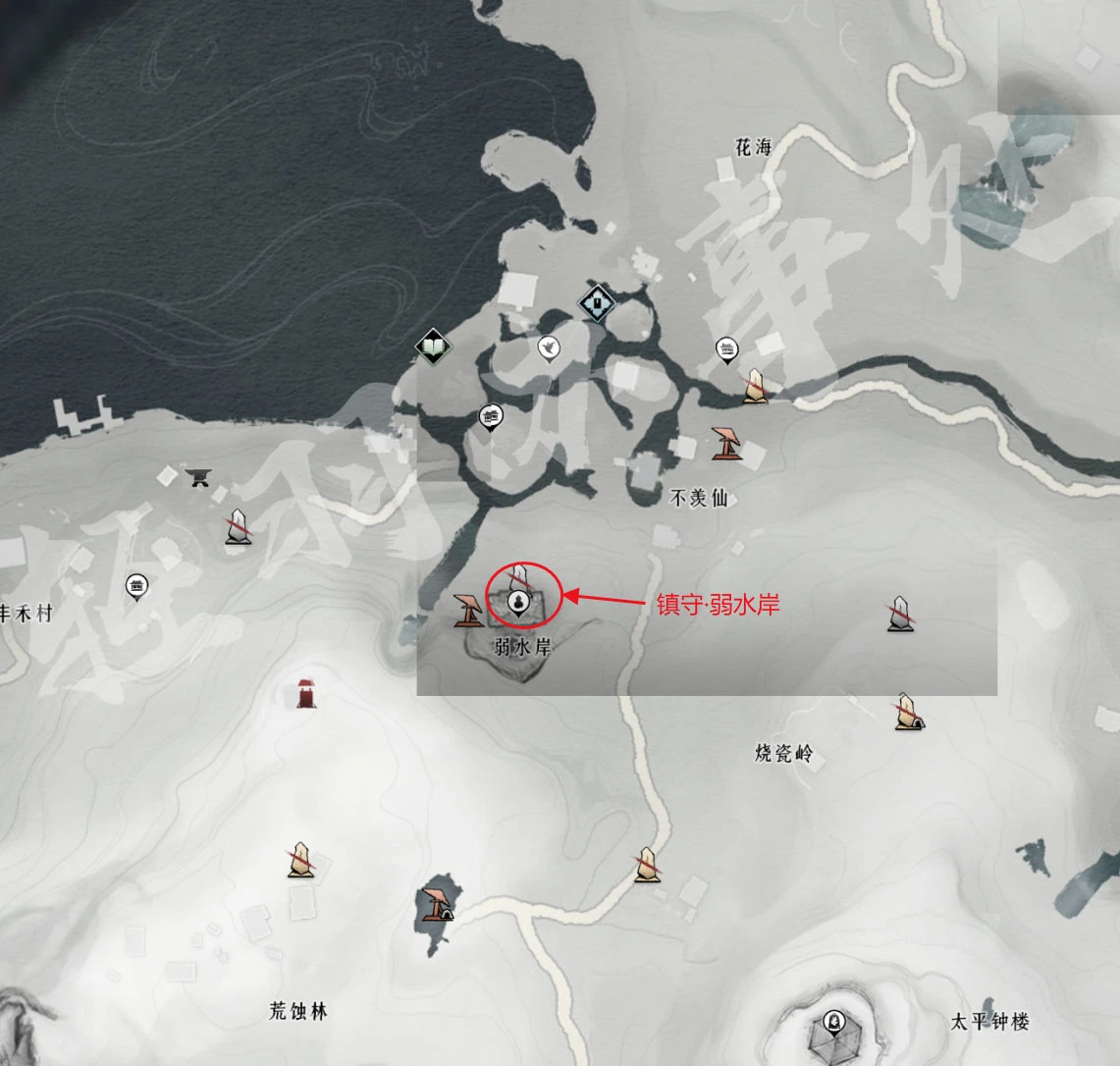Select the pavilion marker beside 弱水岸
The image size is (1120, 1066).
coord(468,611)
